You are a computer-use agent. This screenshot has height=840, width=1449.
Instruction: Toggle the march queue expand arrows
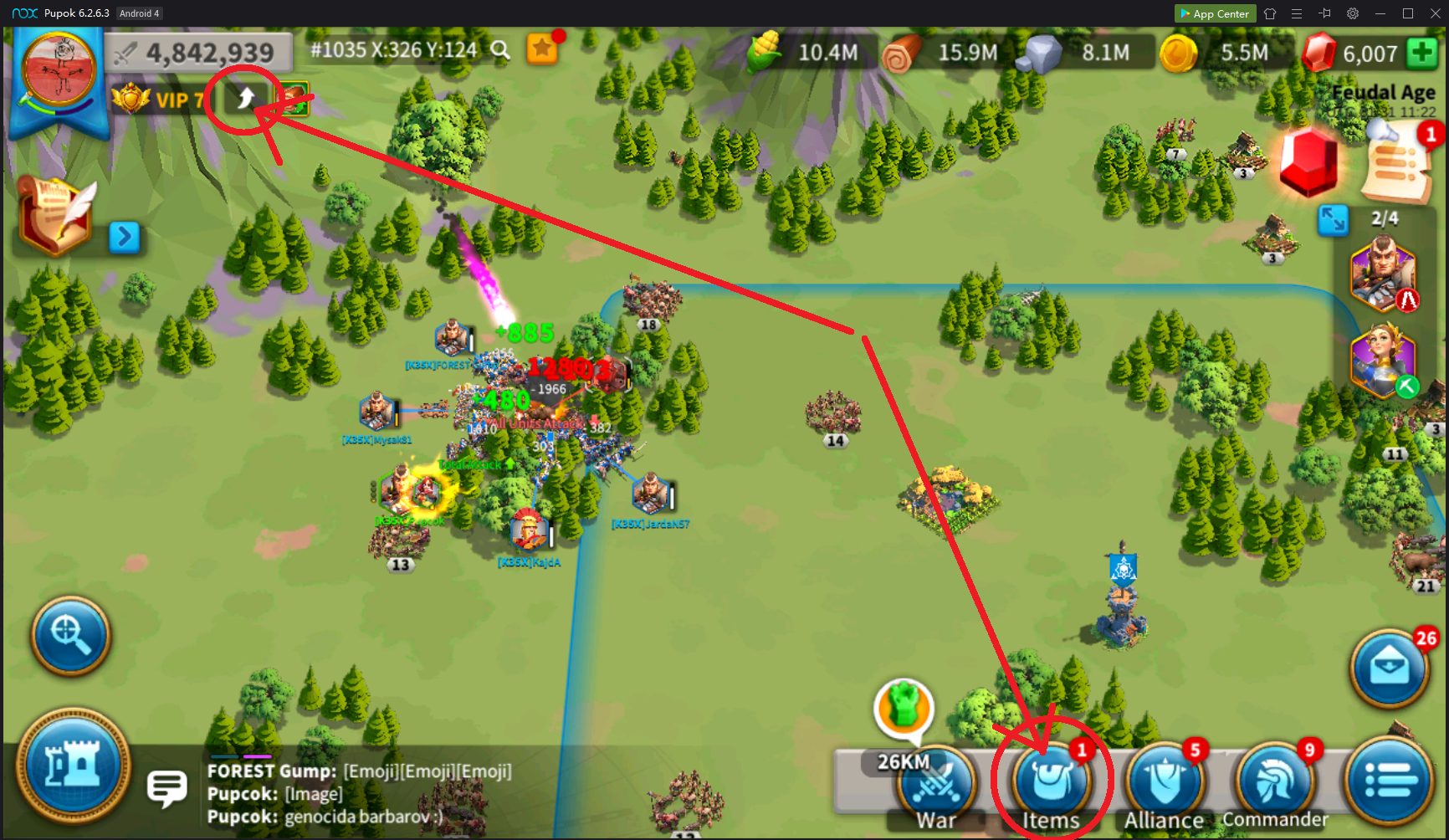pyautogui.click(x=1333, y=219)
